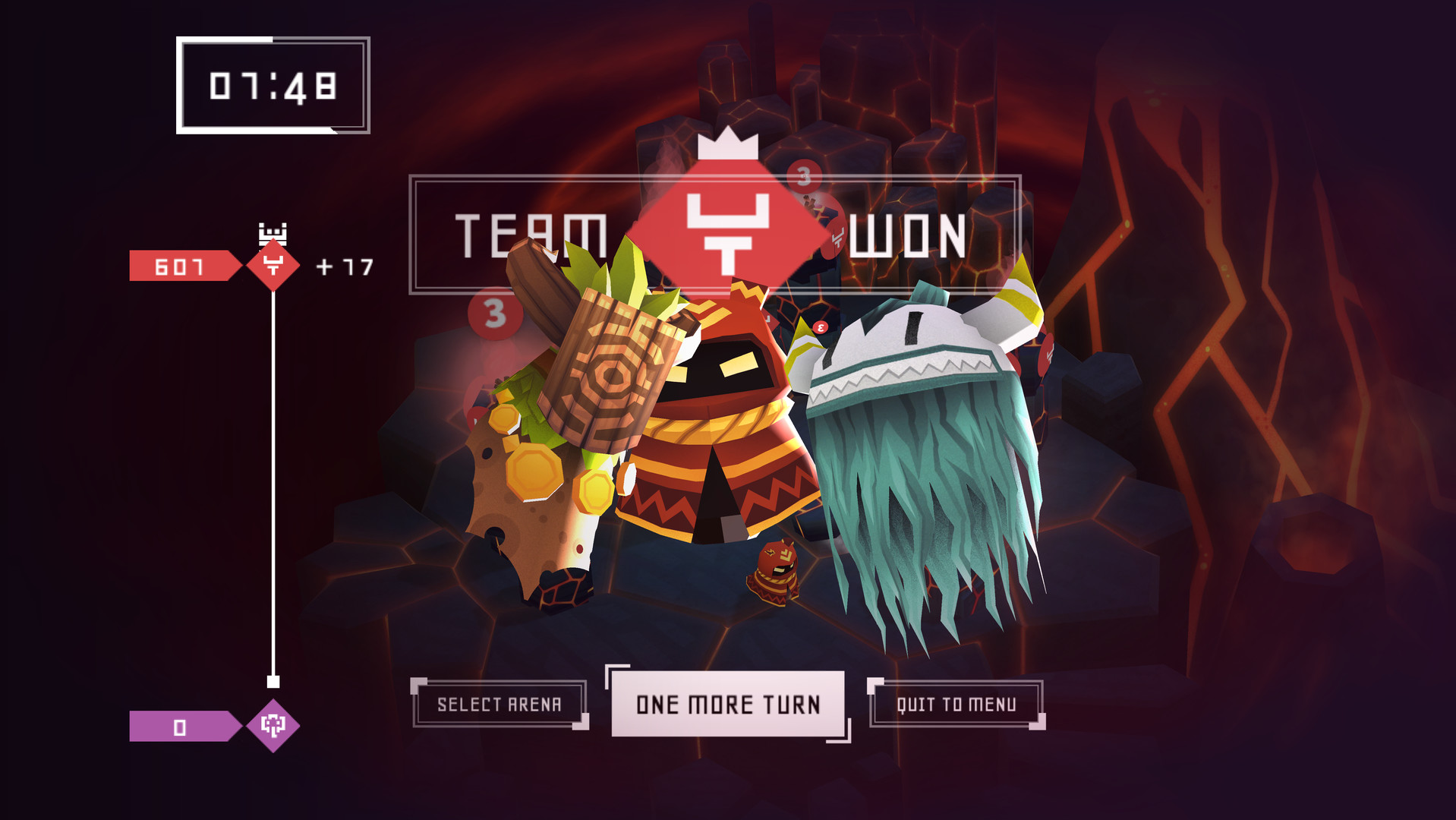The height and width of the screenshot is (820, 1456).
Task: Click the ONE MORE TURN button
Action: [727, 704]
